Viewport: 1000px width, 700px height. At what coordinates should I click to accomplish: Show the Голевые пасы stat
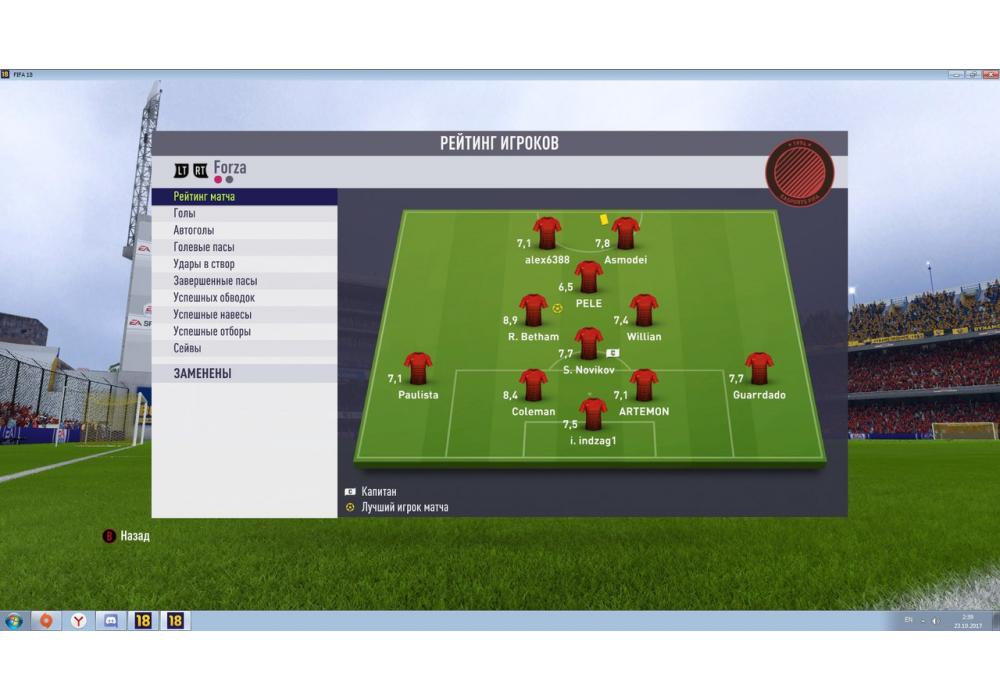coord(243,247)
